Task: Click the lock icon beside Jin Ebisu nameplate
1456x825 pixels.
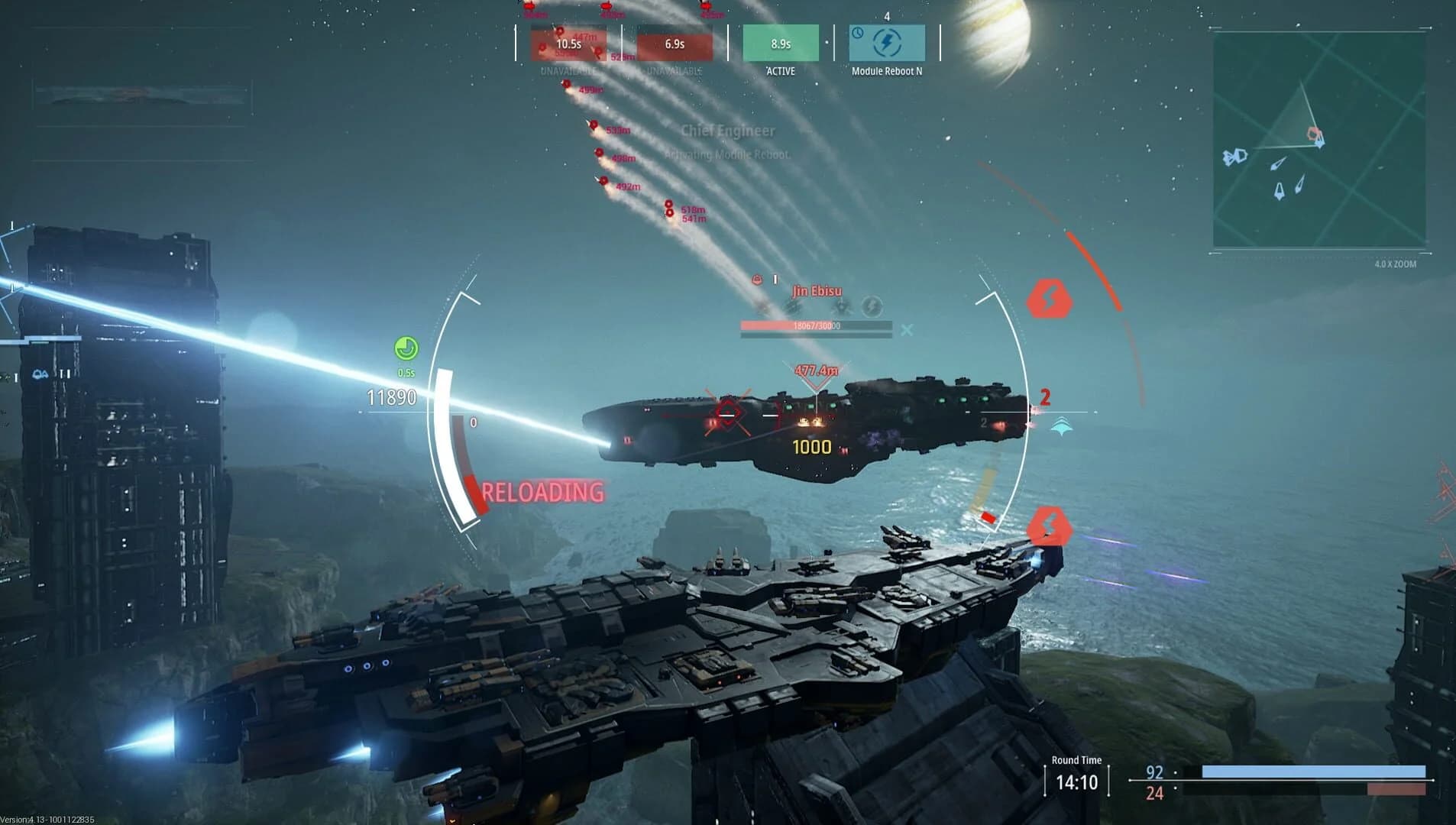Action: 757,280
